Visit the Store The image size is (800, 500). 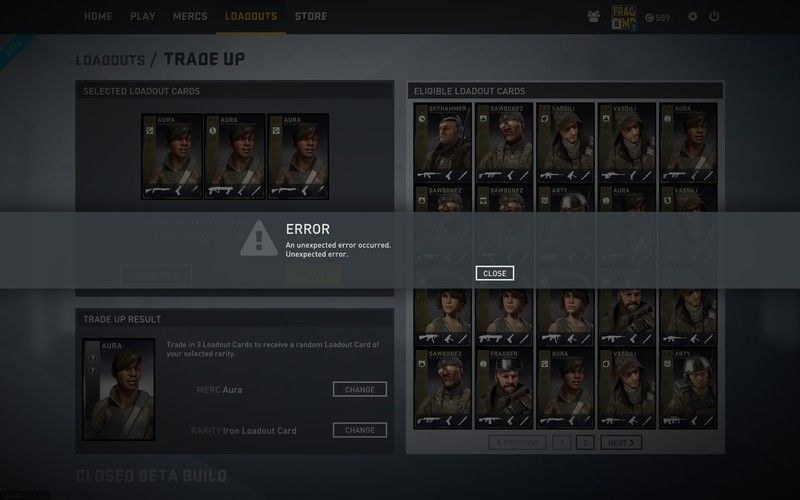click(311, 17)
